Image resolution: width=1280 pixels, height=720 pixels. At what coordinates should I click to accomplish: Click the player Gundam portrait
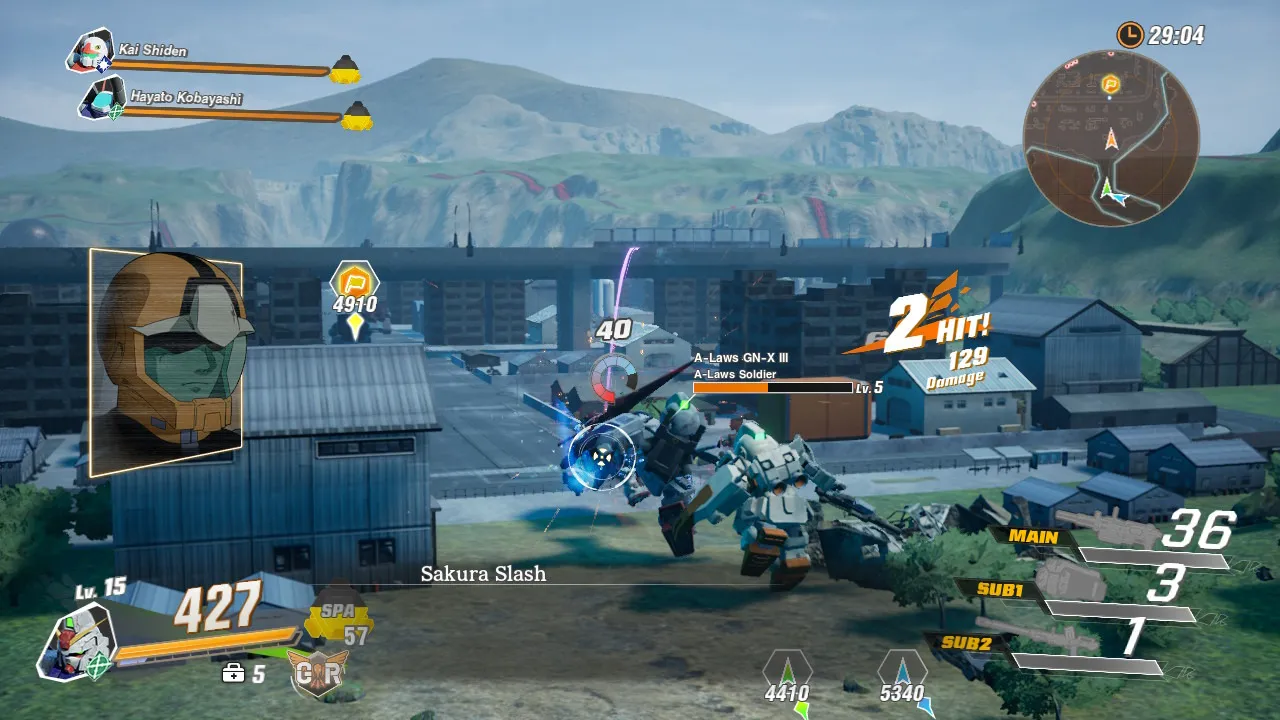point(76,641)
